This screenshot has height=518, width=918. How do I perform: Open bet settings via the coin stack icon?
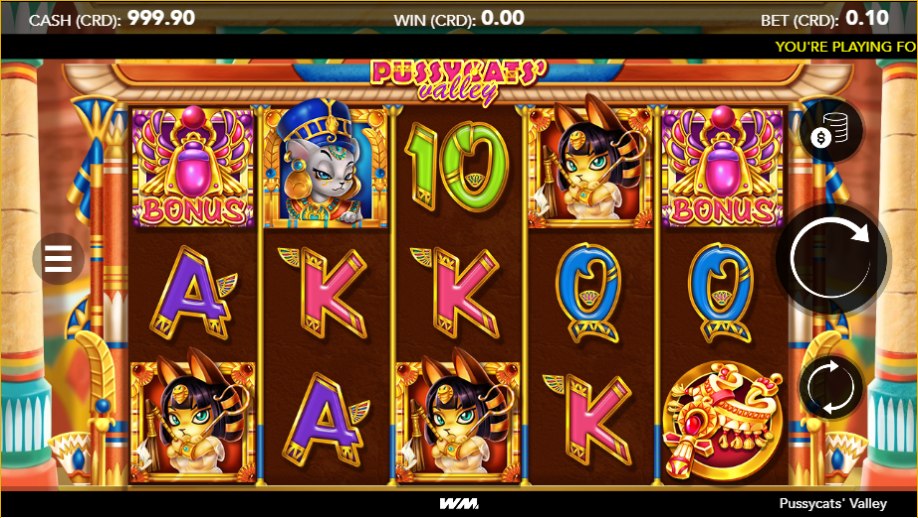[831, 131]
